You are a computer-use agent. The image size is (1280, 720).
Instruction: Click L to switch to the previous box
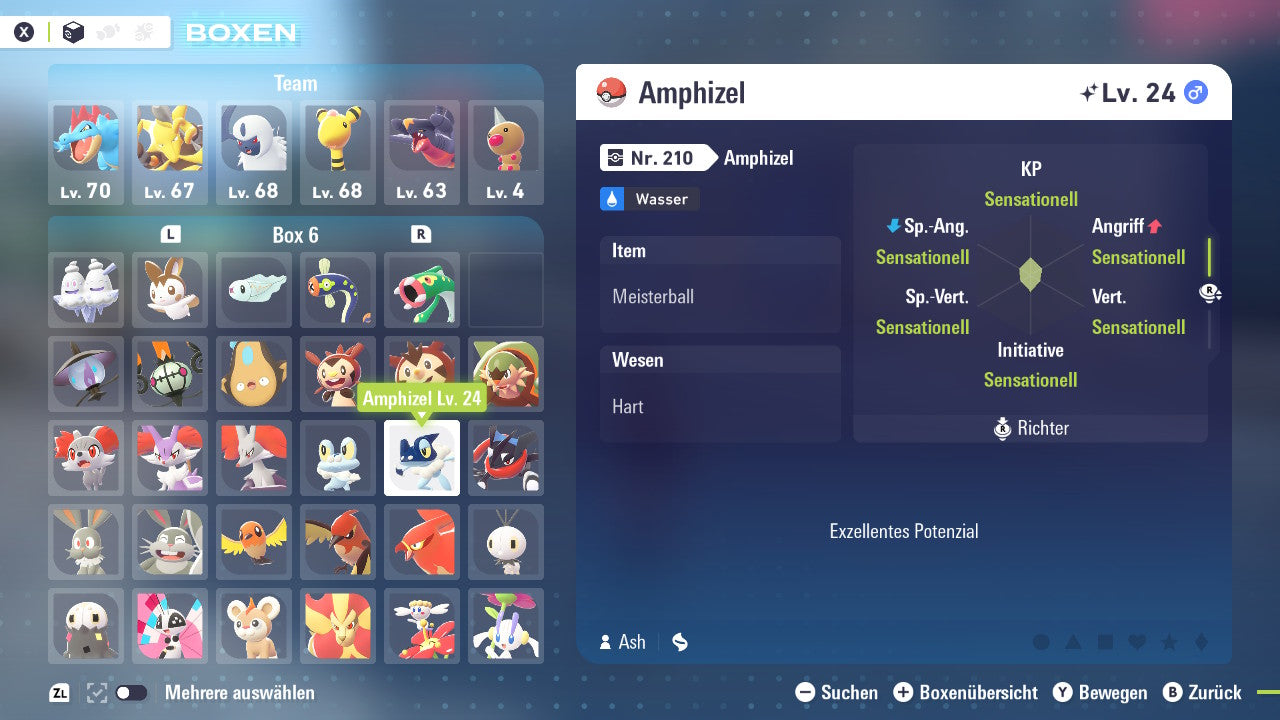coord(169,236)
